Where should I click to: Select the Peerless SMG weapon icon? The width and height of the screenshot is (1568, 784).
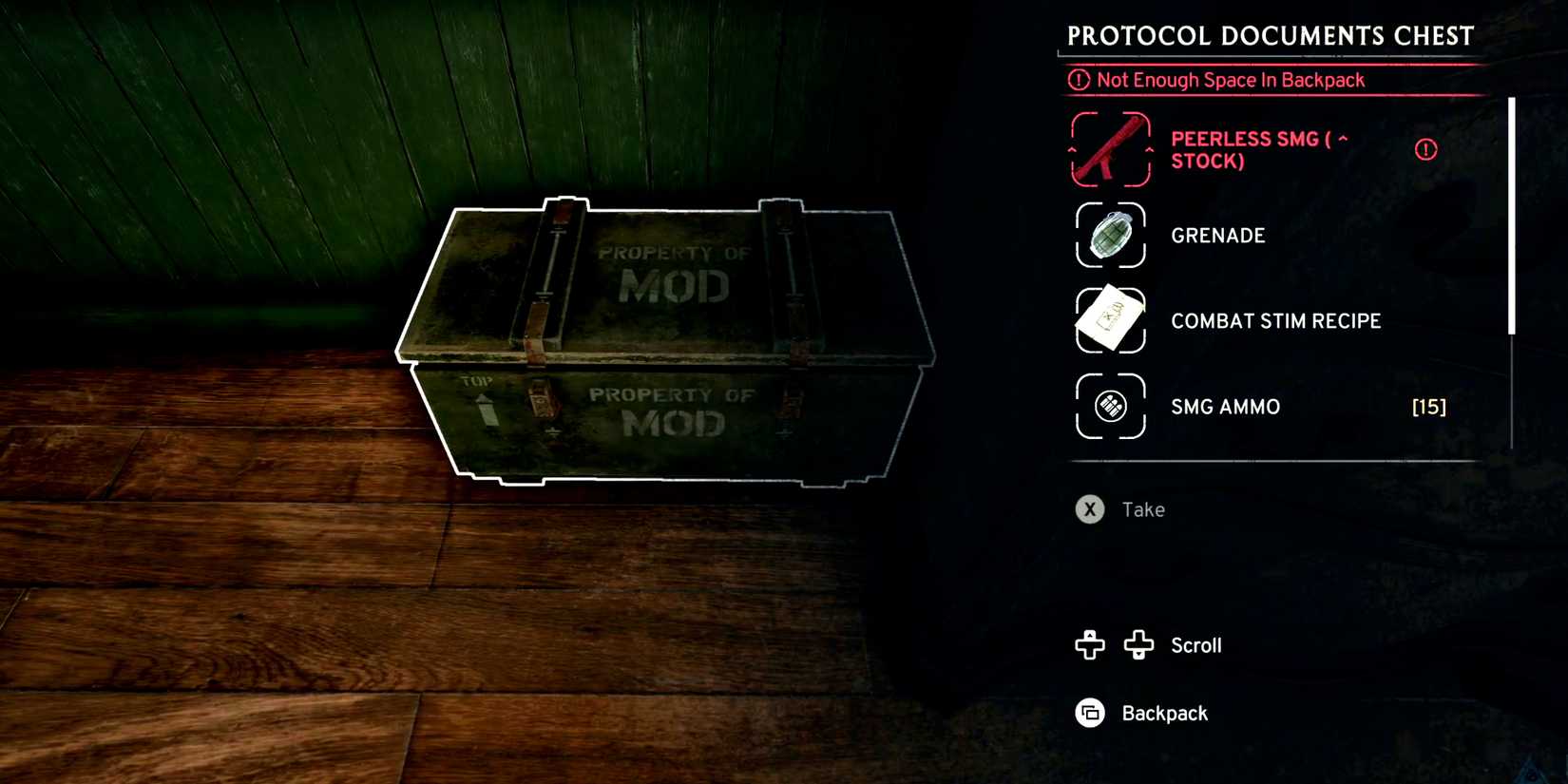coord(1109,148)
